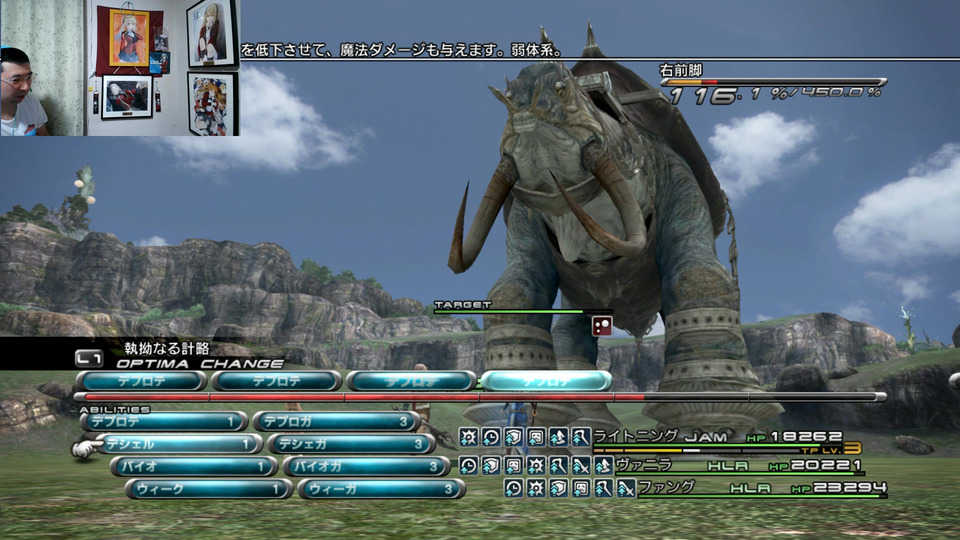Select the ウィーク ability
The image size is (960, 540).
pyautogui.click(x=208, y=489)
